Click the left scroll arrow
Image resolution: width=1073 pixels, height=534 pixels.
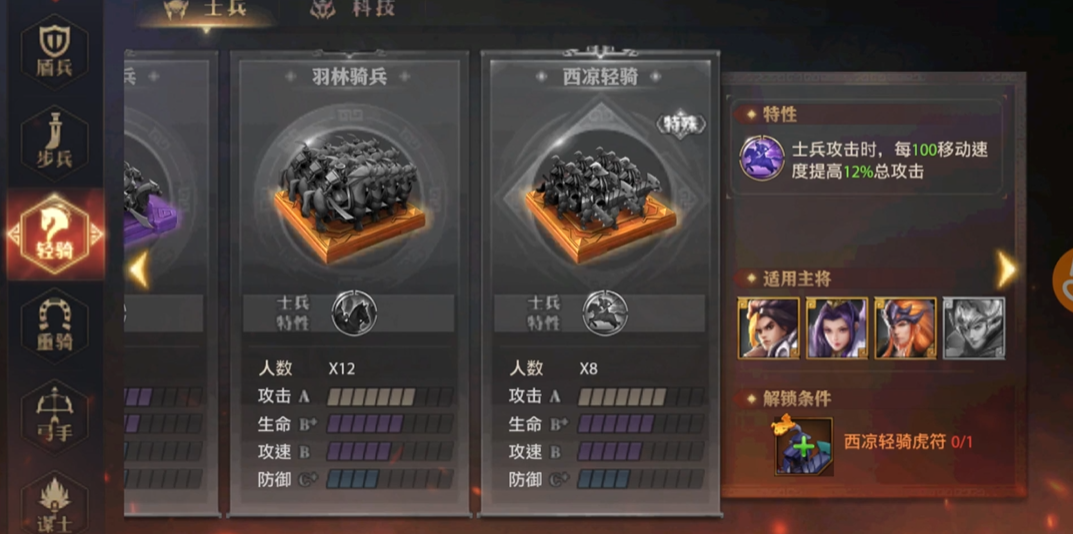point(140,270)
